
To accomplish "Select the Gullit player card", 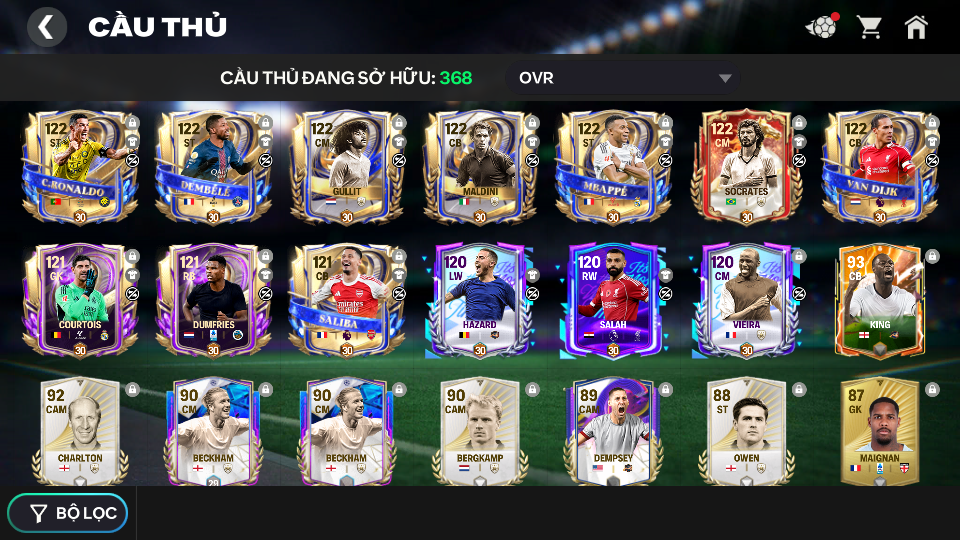I will point(346,167).
